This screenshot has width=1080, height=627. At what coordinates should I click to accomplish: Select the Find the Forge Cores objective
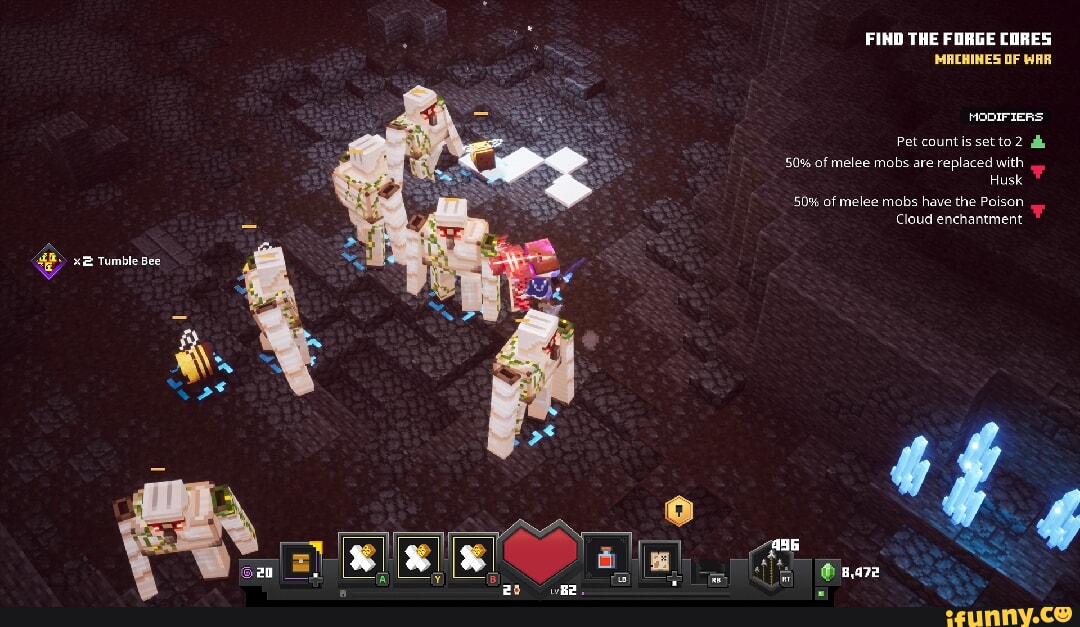[958, 40]
